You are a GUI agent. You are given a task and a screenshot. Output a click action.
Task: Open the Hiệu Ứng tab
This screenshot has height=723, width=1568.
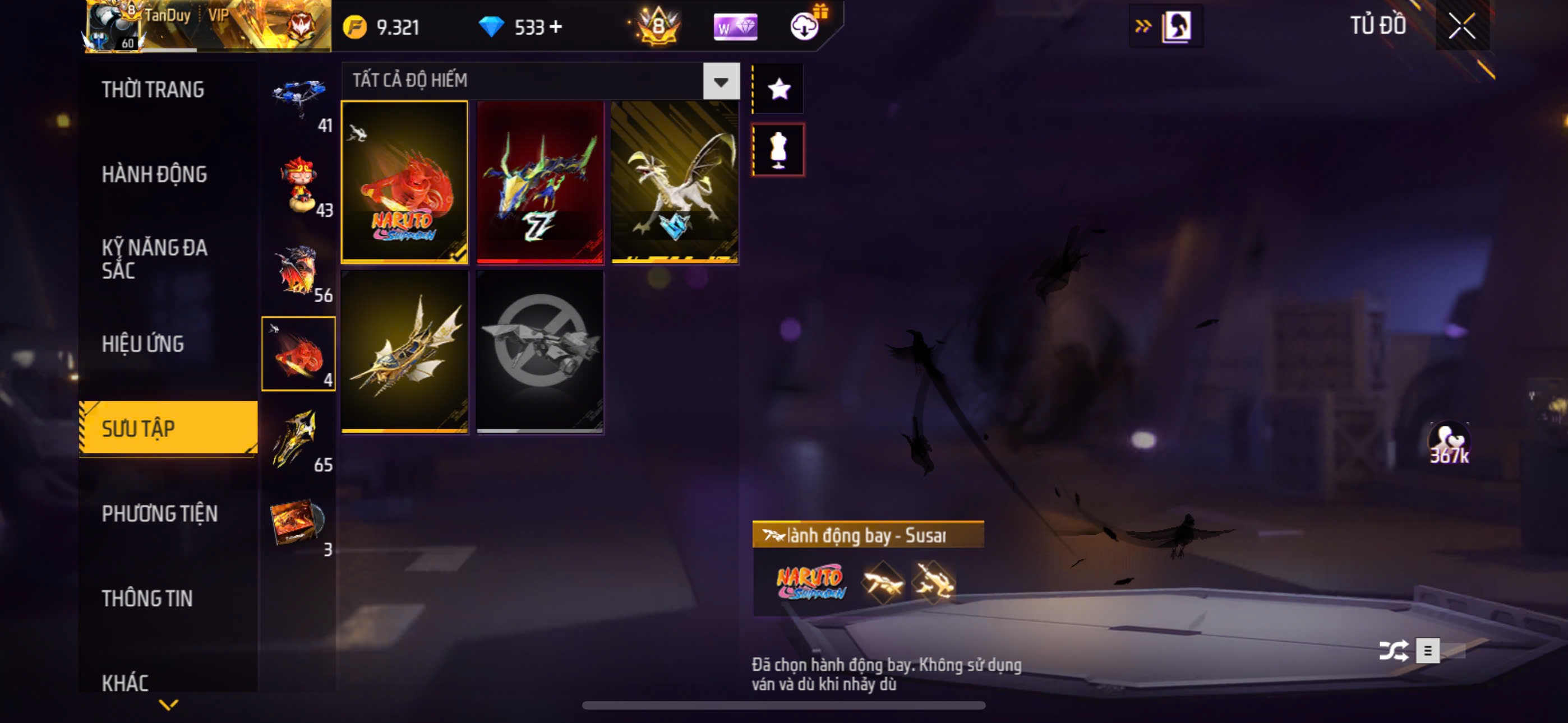point(142,344)
